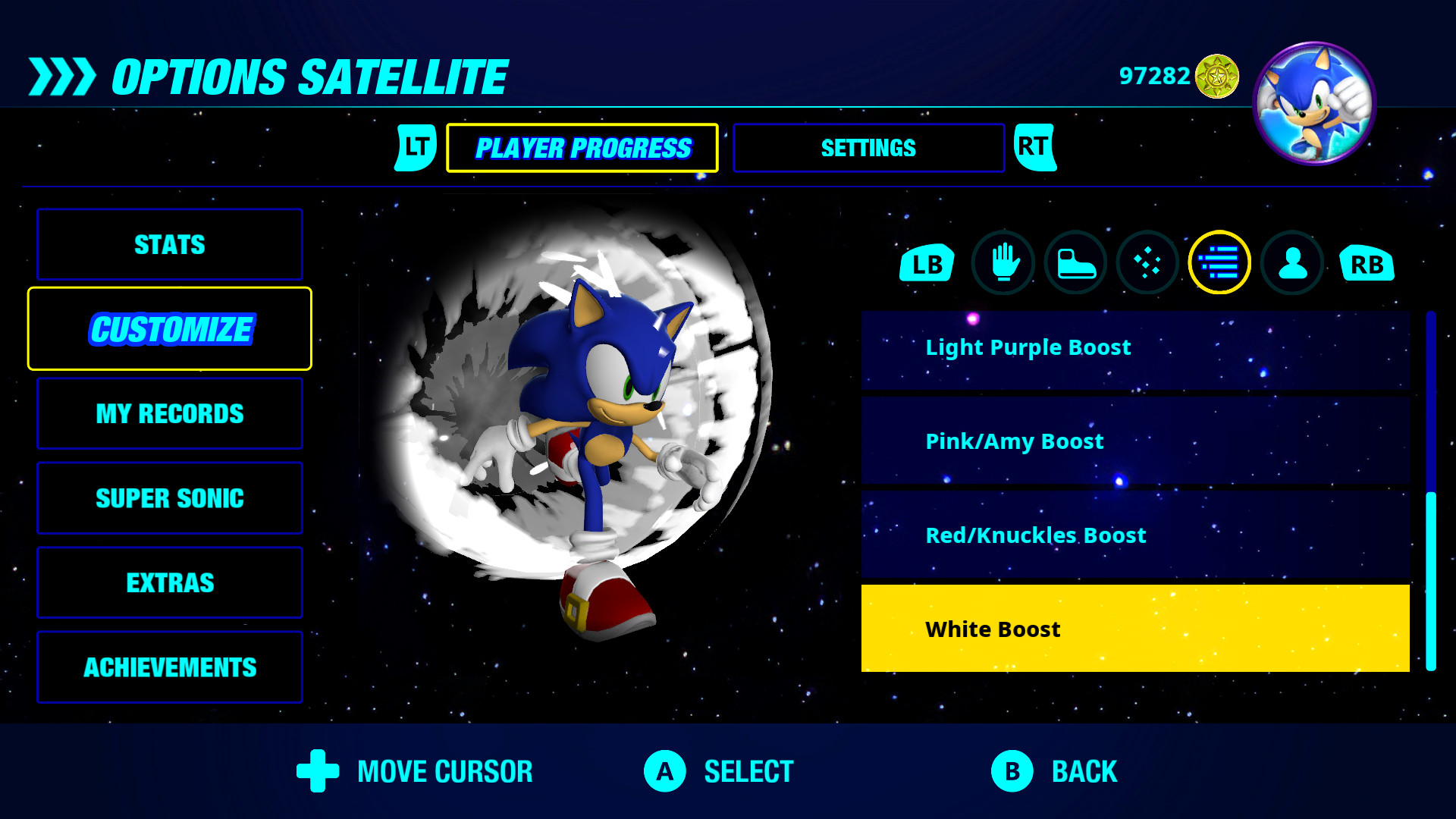Viewport: 1456px width, 819px height.
Task: Click the boost trail lines icon
Action: pyautogui.click(x=1220, y=263)
